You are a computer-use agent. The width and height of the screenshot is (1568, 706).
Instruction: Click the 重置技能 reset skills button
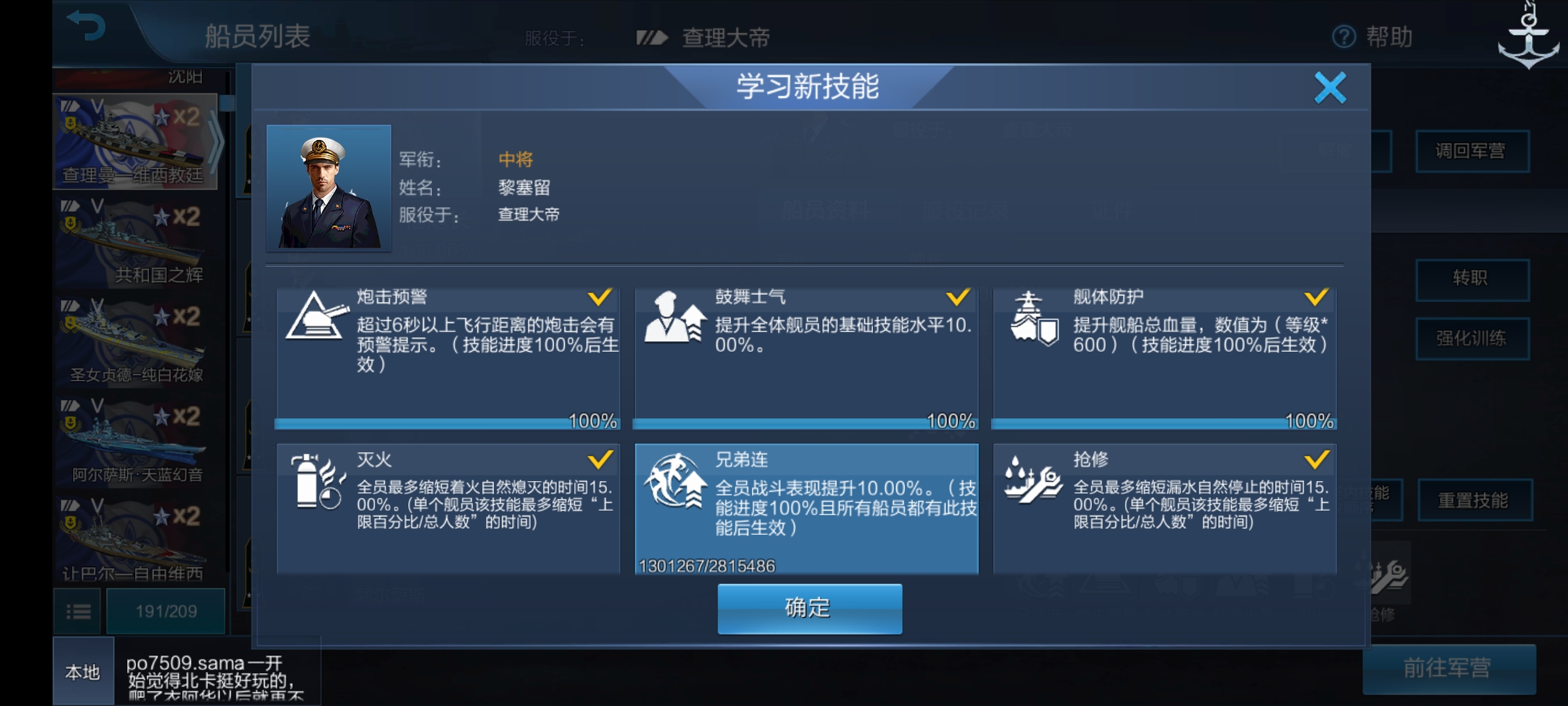pos(1473,498)
